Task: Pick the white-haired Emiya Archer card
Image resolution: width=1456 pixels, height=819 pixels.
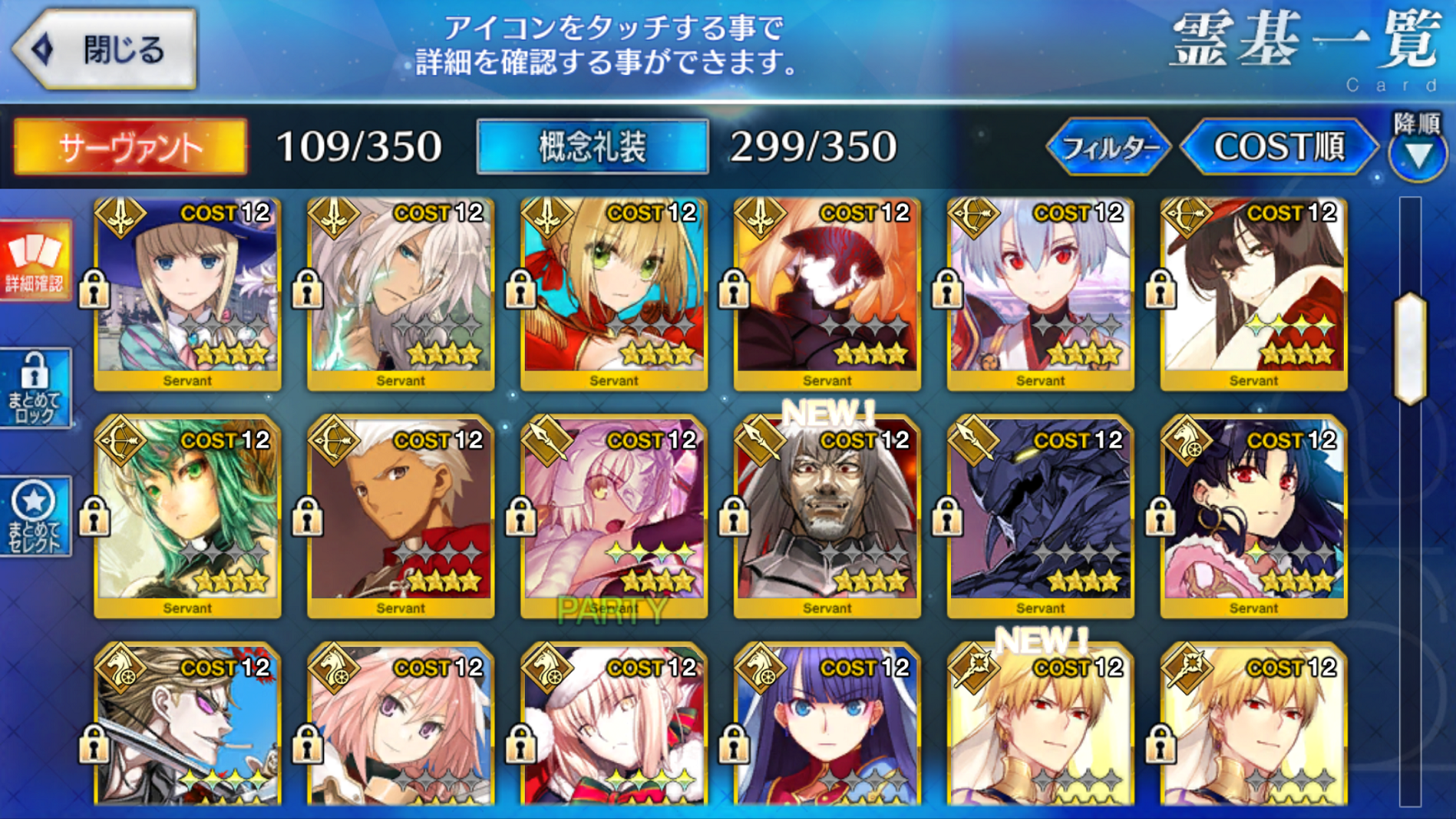Action: click(x=401, y=519)
